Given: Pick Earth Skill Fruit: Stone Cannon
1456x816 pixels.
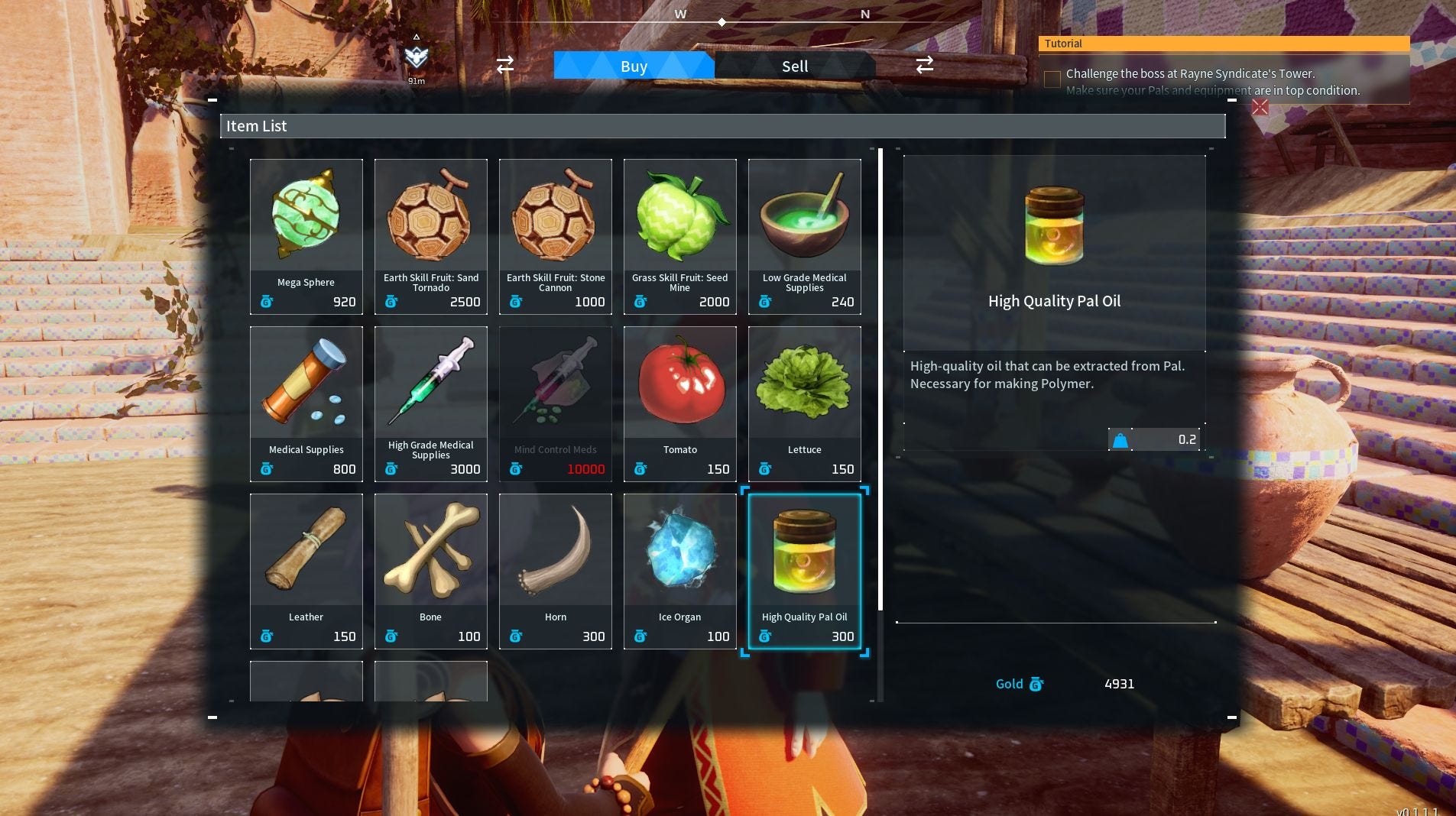Looking at the screenshot, I should (555, 236).
